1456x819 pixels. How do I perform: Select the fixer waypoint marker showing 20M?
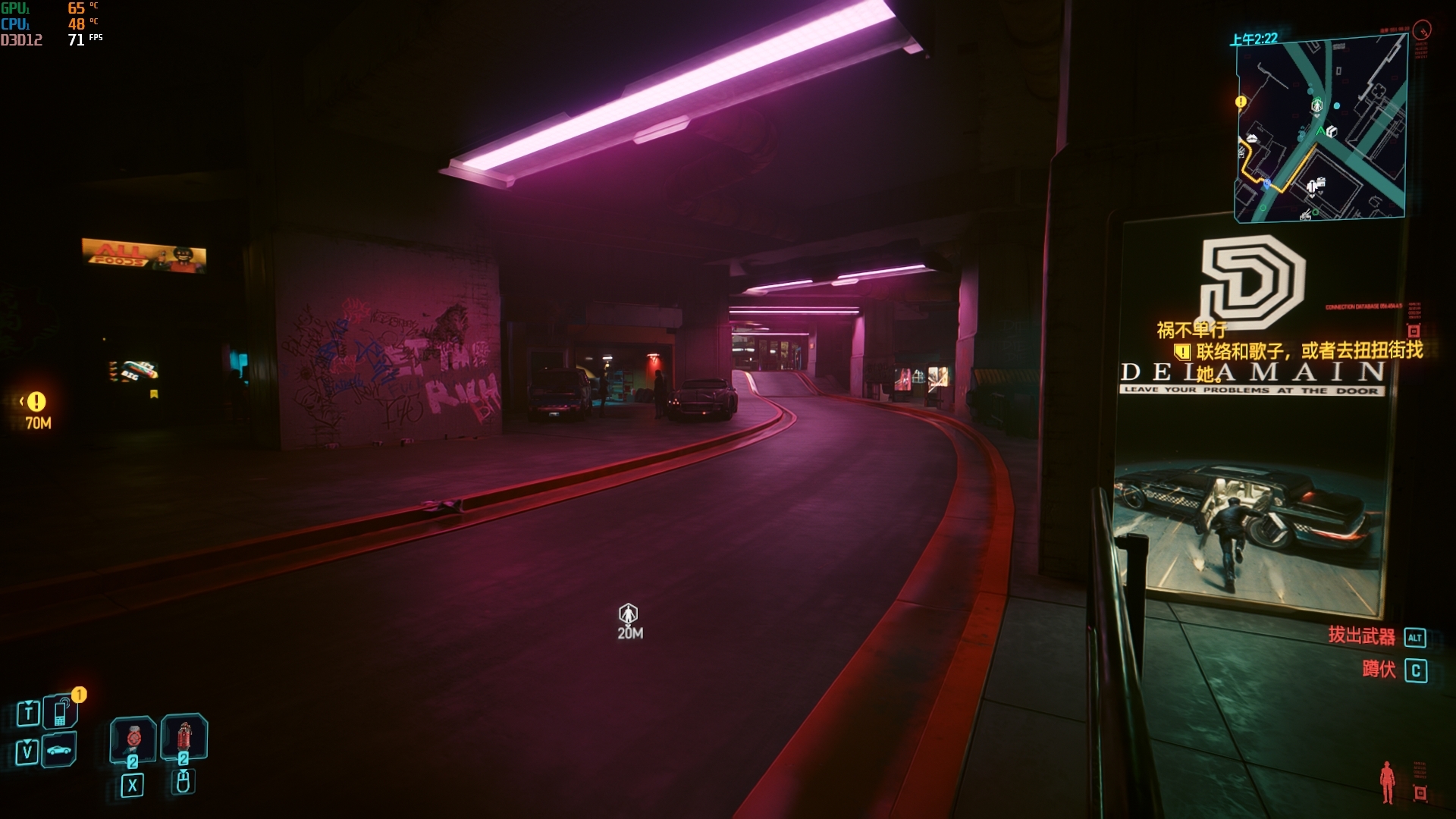628,613
